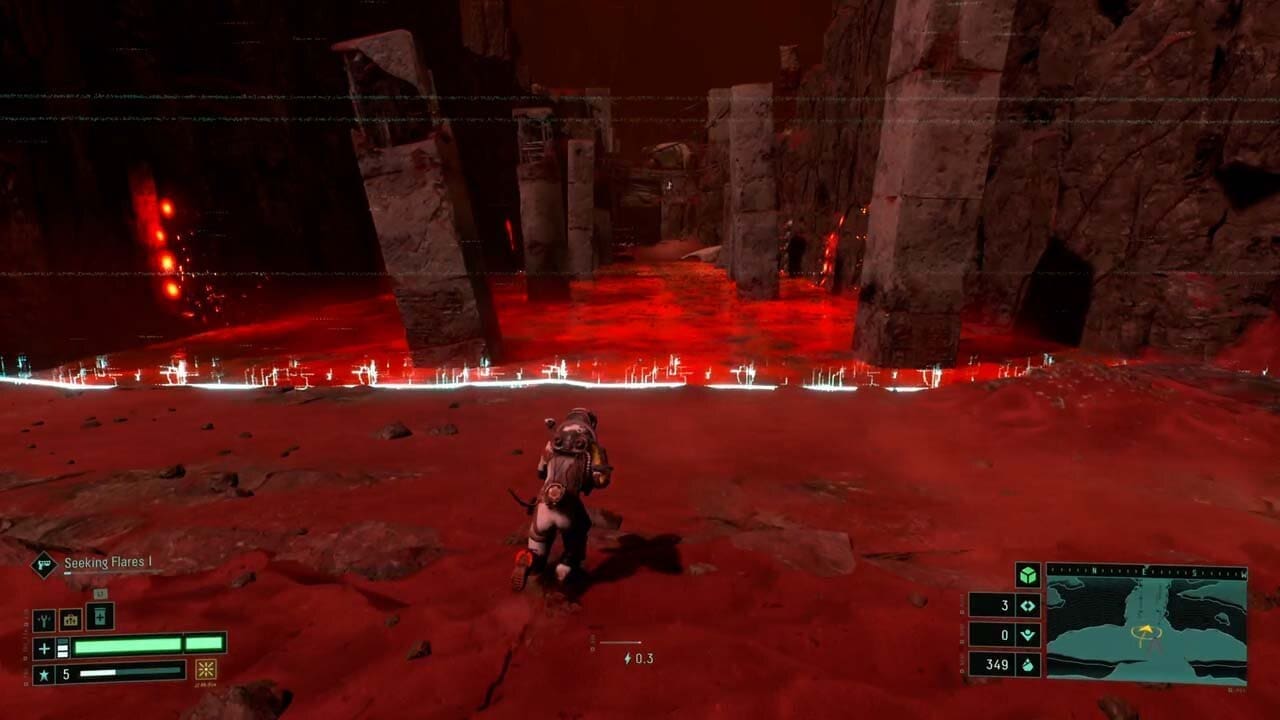The width and height of the screenshot is (1280, 720).
Task: Open the toolbox equipment icon
Action: [69, 620]
